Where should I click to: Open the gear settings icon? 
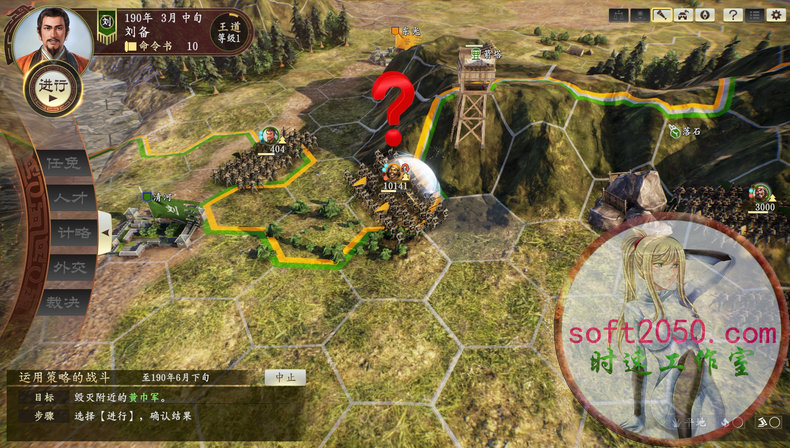click(x=776, y=15)
